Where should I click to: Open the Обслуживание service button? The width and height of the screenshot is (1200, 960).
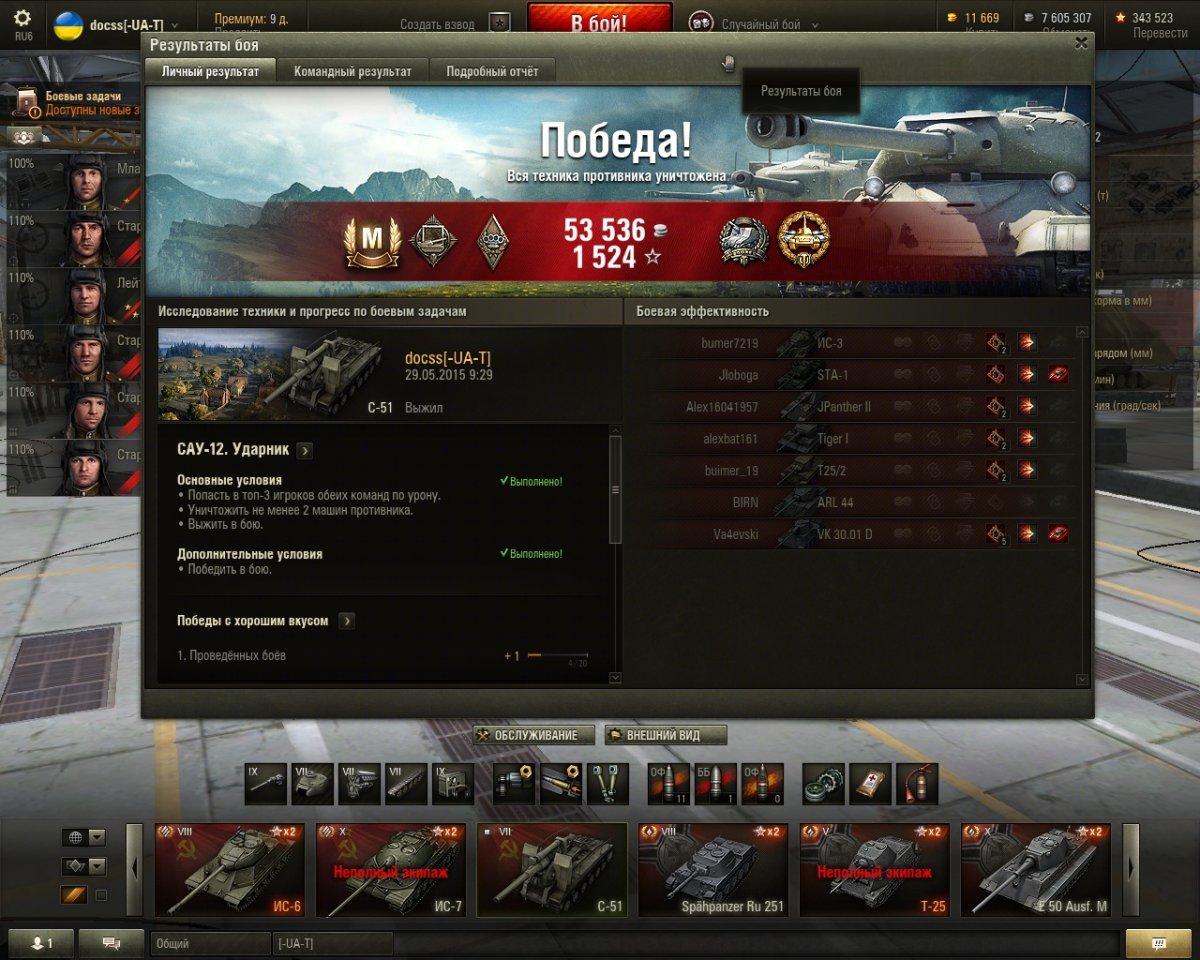pyautogui.click(x=534, y=736)
